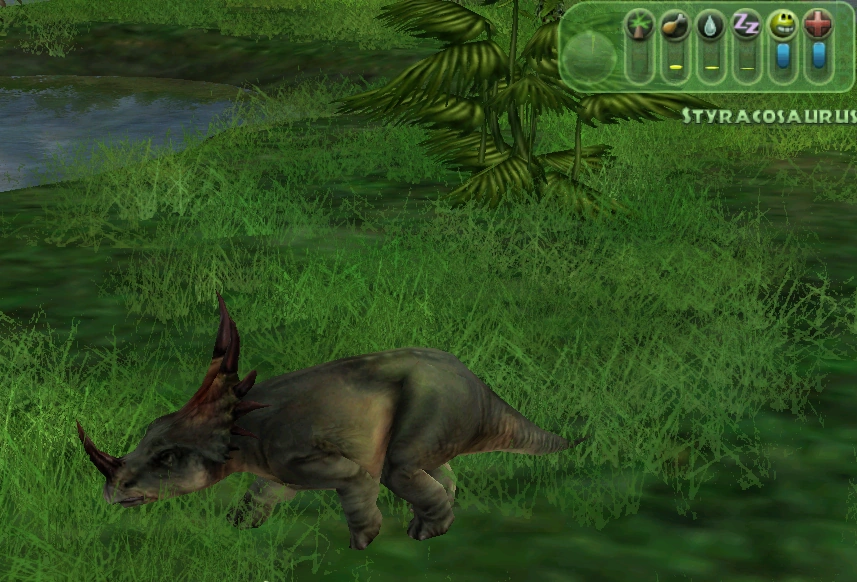Click the yellow smiley happiness icon
Screen dimensions: 857x582
click(x=782, y=24)
